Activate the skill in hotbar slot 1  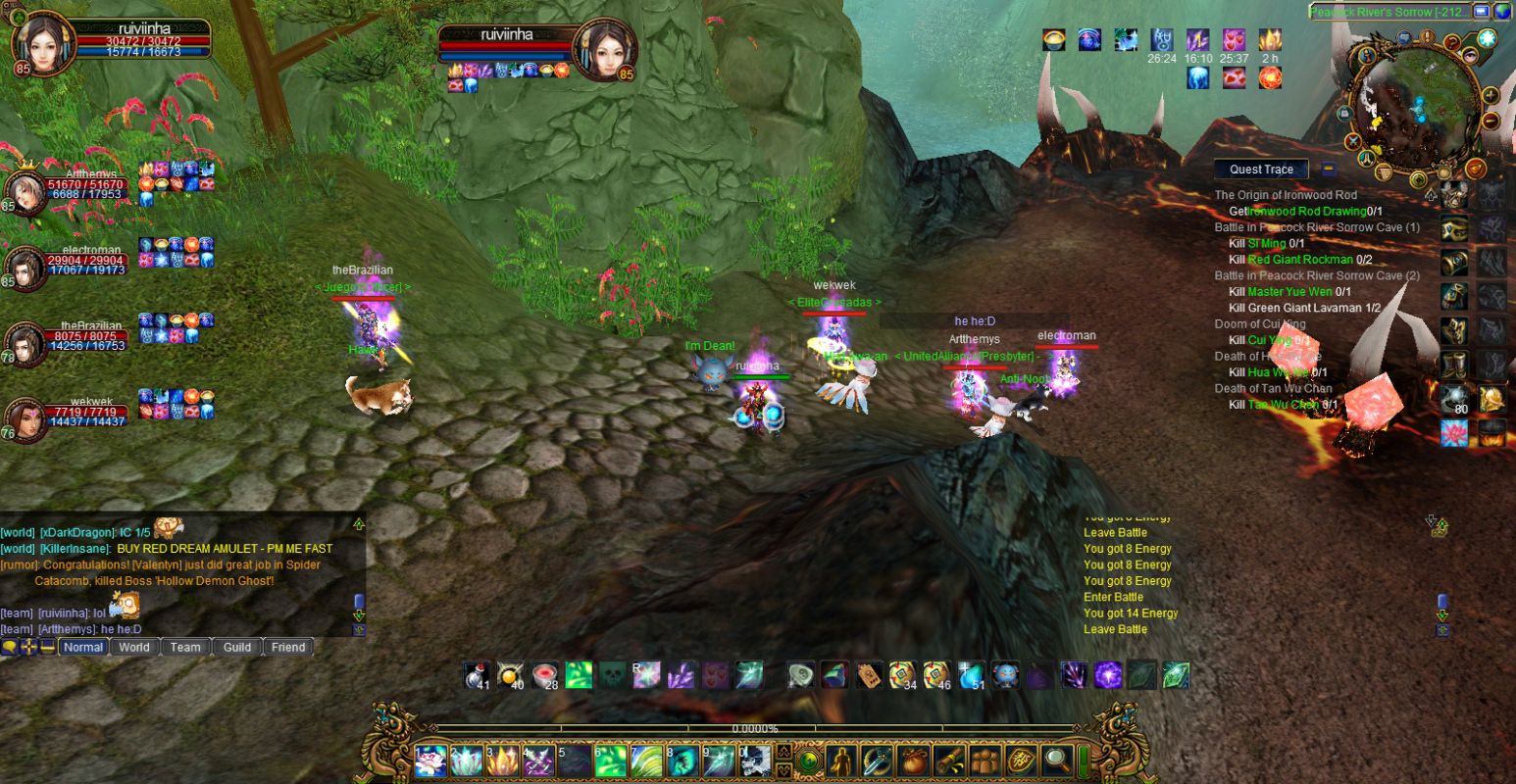coord(430,760)
